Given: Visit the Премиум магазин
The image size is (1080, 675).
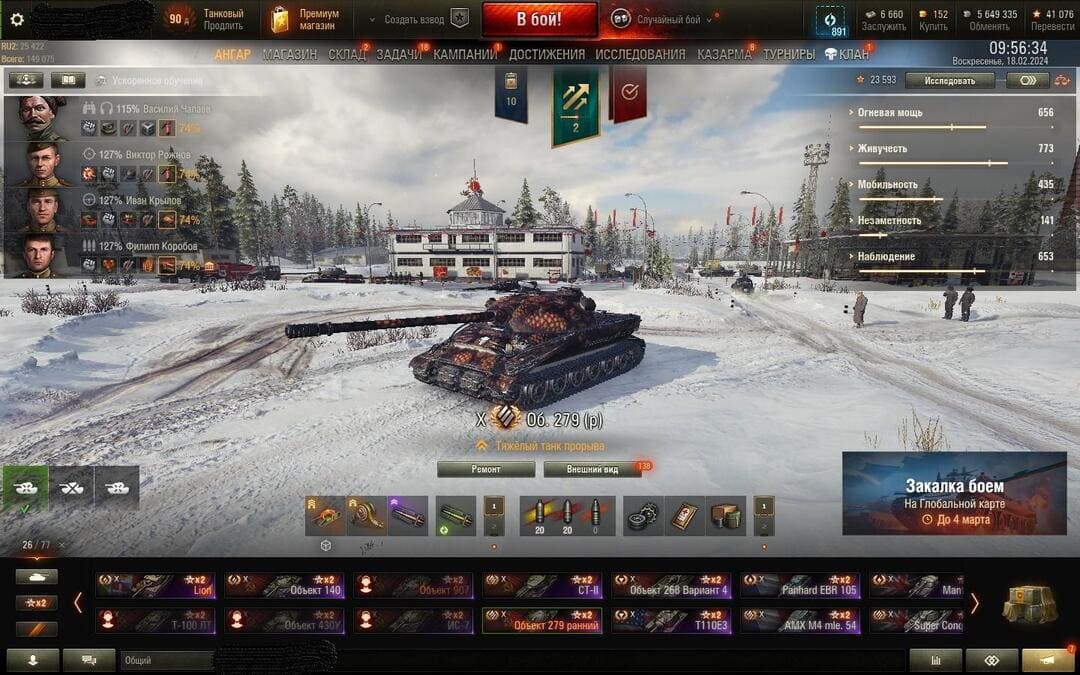Looking at the screenshot, I should [305, 19].
